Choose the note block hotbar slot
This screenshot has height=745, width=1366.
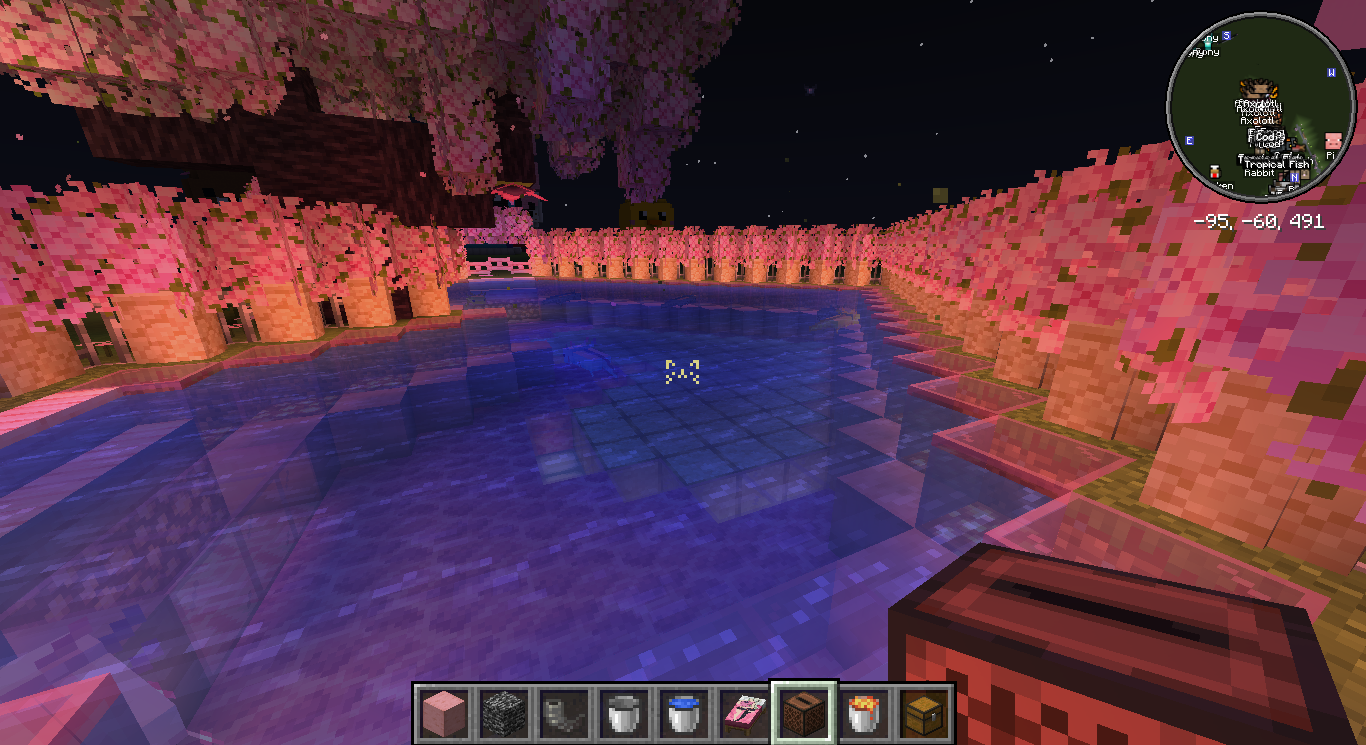click(x=802, y=714)
